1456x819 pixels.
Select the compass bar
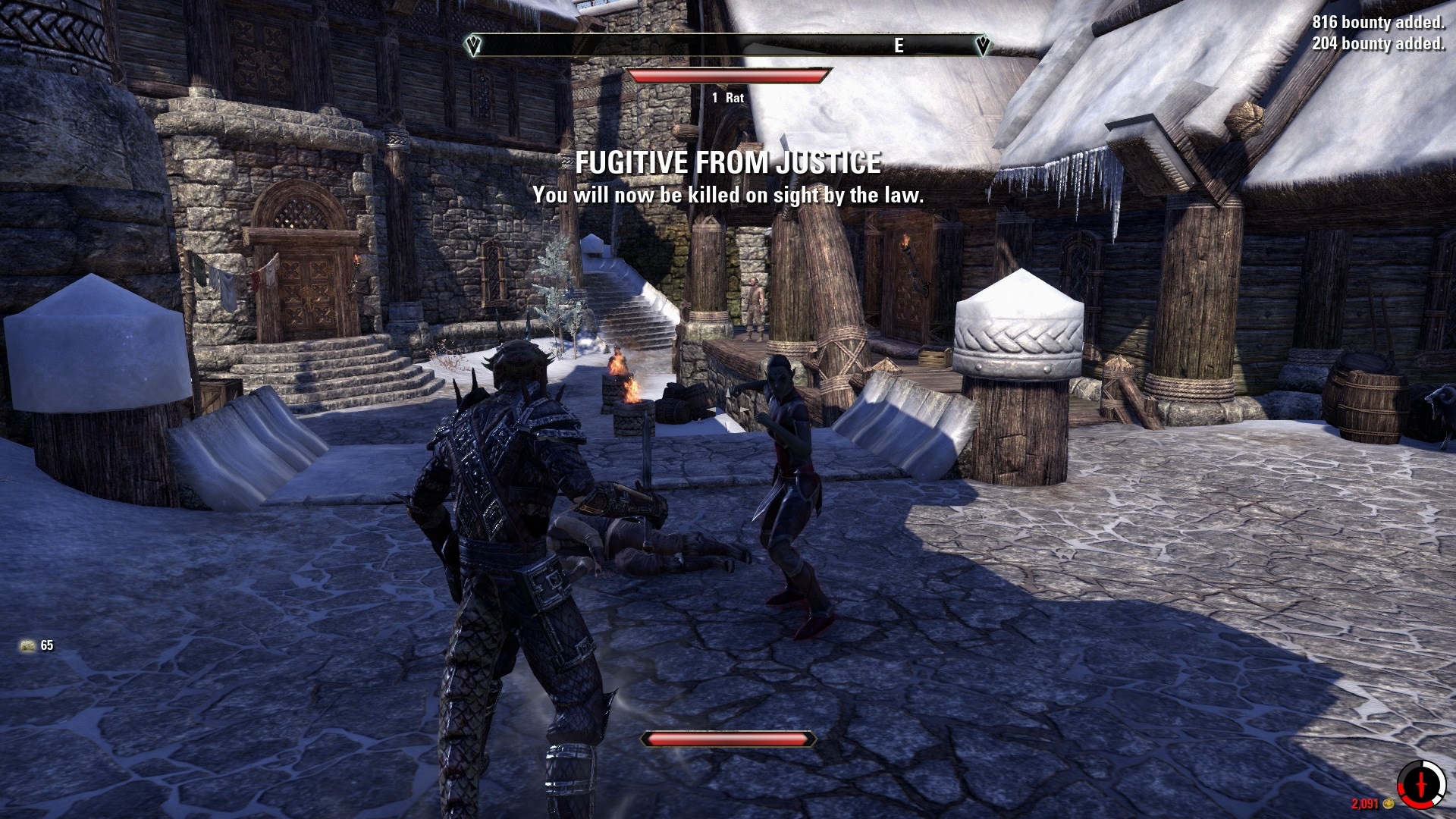coord(726,46)
